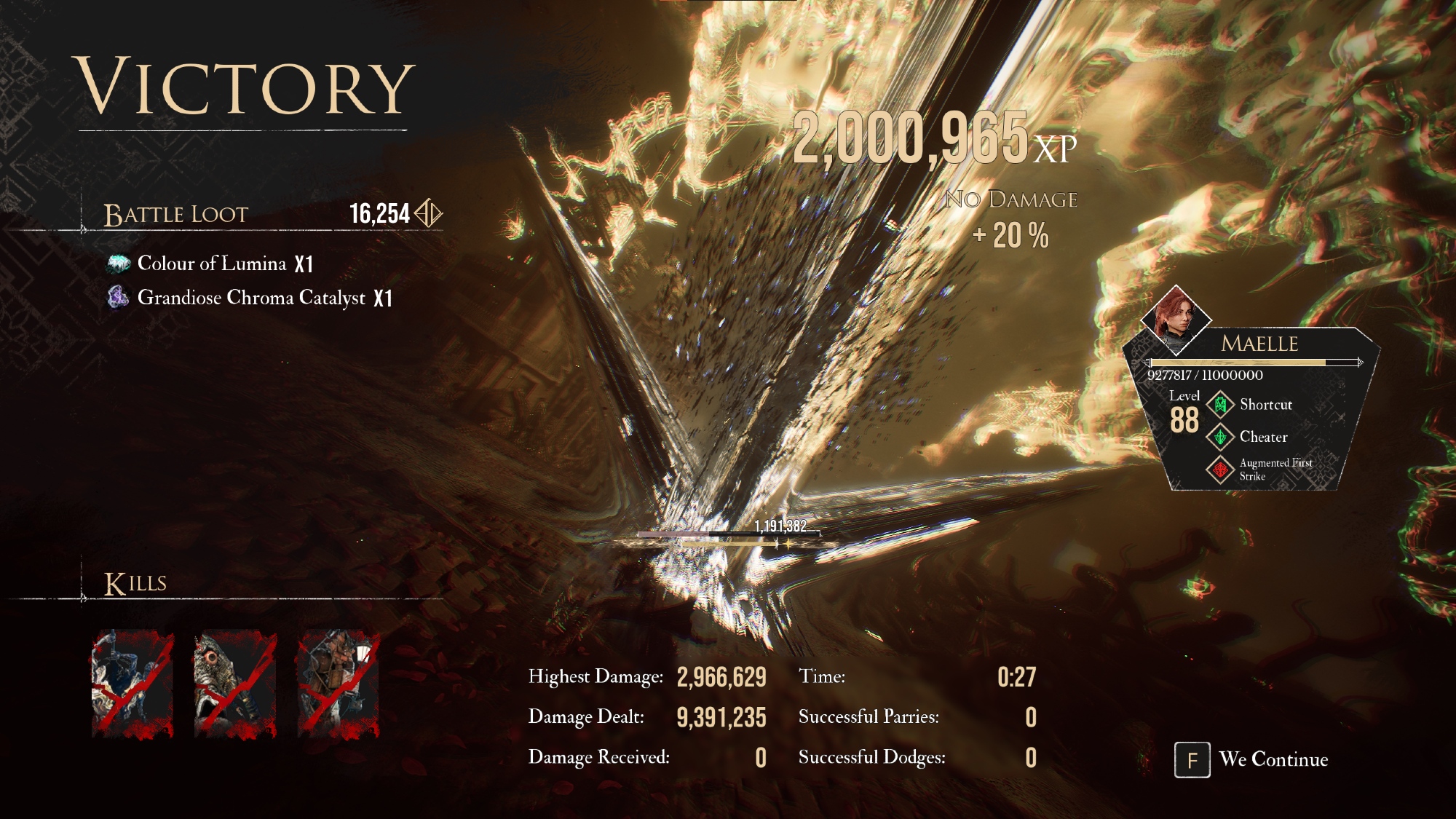Select the Shortcut picto icon

coord(1221,404)
